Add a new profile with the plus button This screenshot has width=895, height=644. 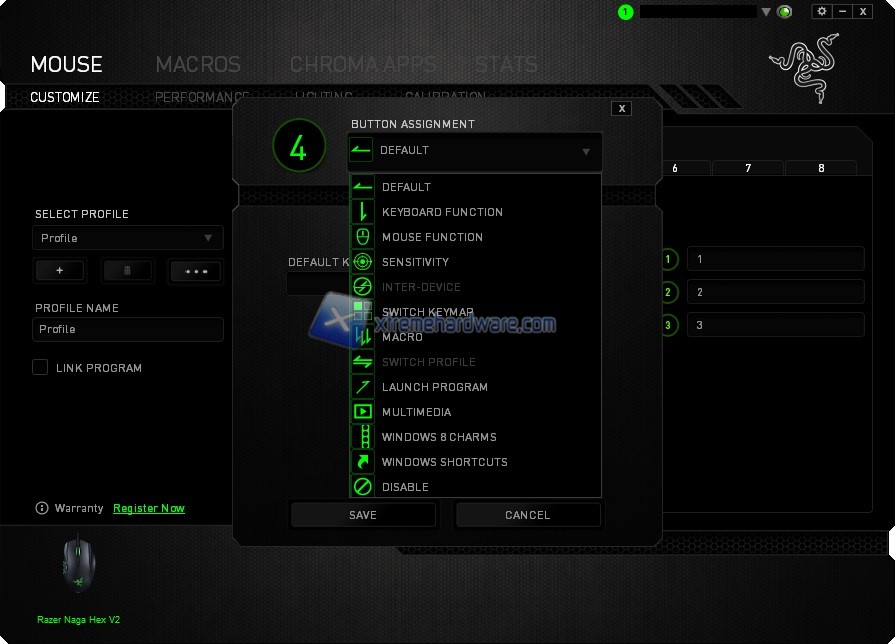(x=60, y=271)
